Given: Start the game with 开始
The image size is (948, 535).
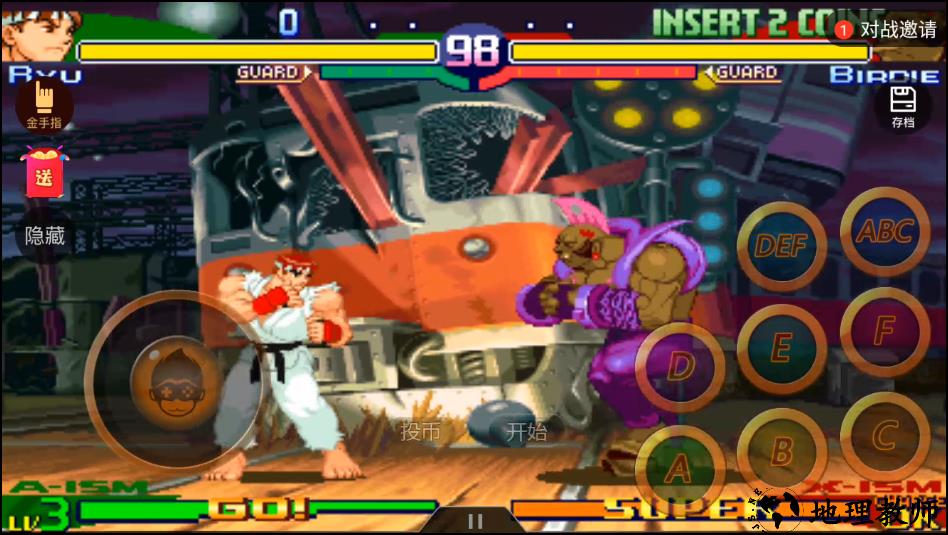Looking at the screenshot, I should [x=526, y=431].
